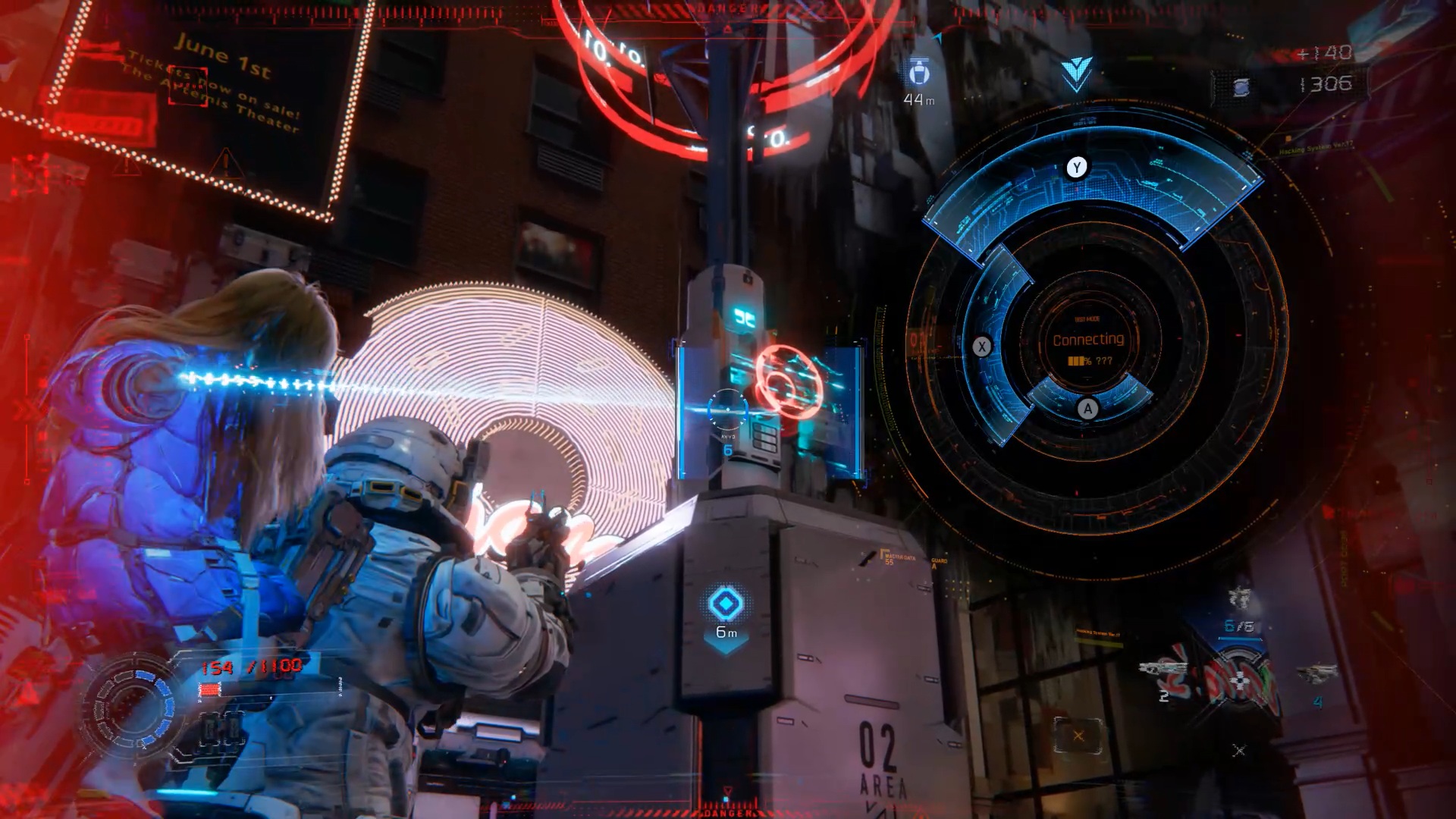Select the top weapon in the weapon wheel
The height and width of the screenshot is (819, 1456).
point(1239,598)
